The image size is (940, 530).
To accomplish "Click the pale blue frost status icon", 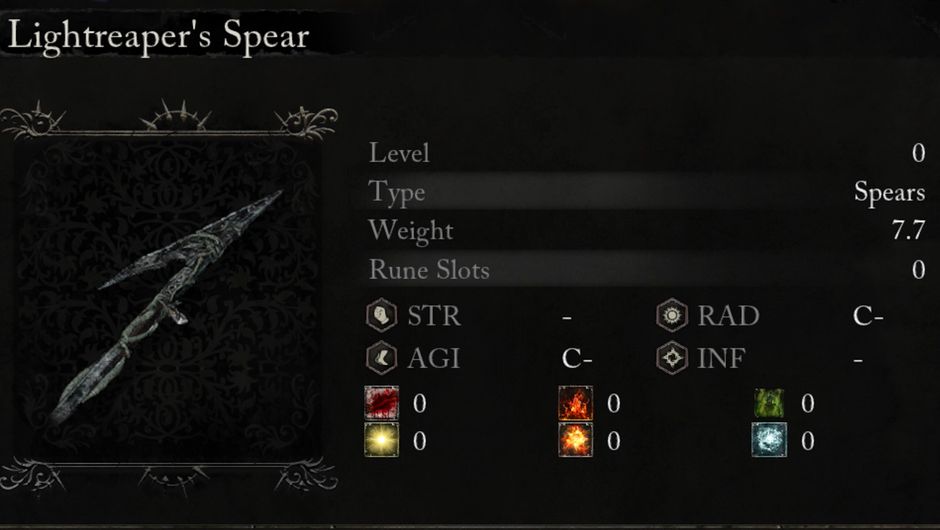I will [769, 439].
